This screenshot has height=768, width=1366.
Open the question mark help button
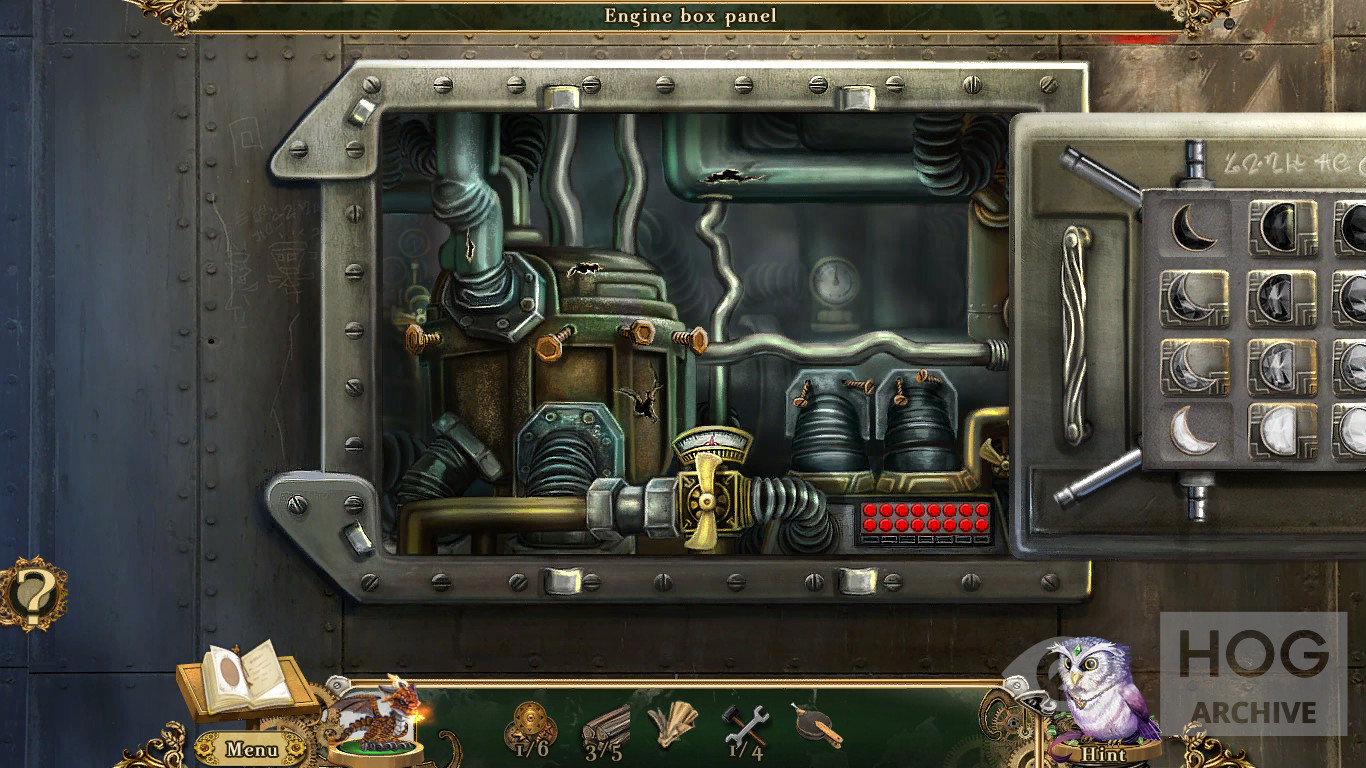tap(33, 594)
